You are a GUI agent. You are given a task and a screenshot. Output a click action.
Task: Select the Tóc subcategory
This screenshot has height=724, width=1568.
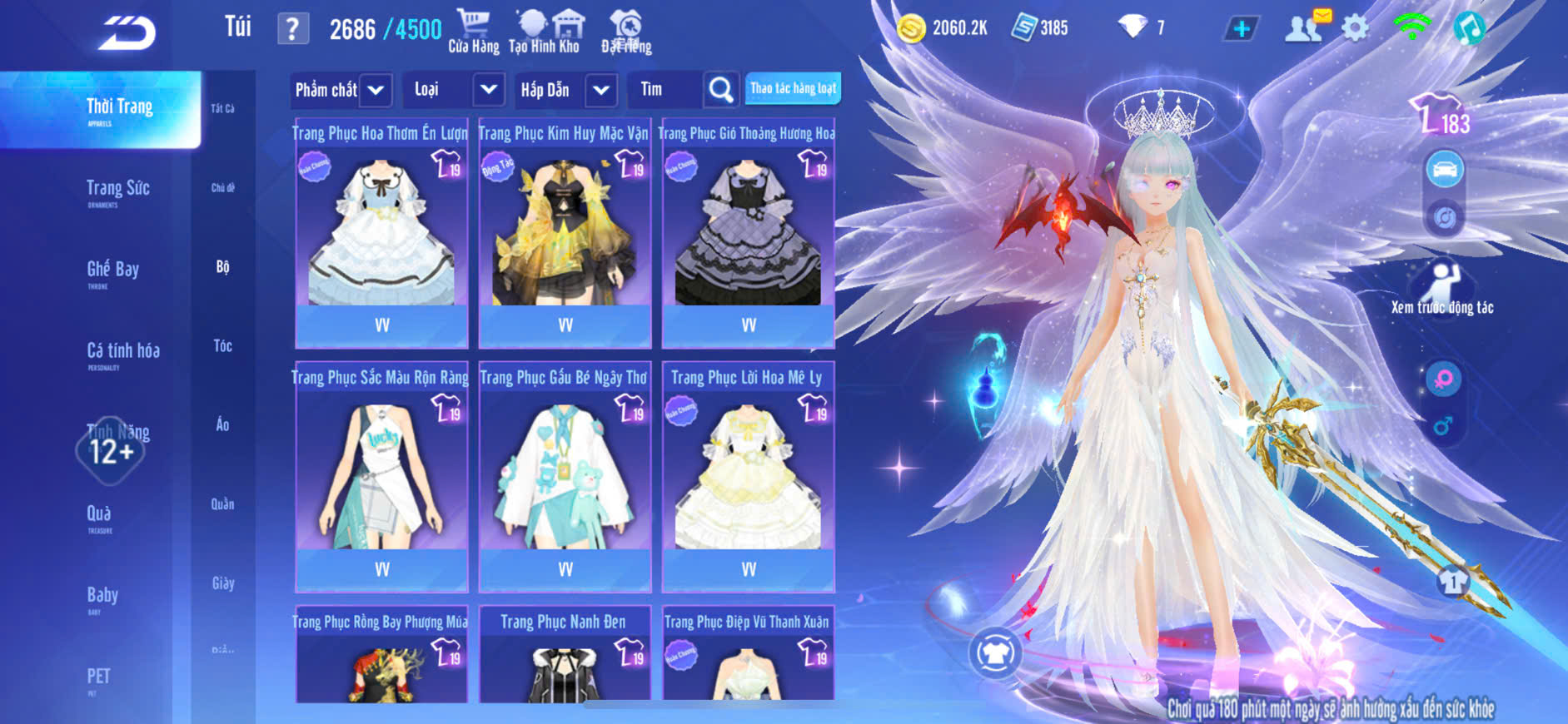click(222, 345)
